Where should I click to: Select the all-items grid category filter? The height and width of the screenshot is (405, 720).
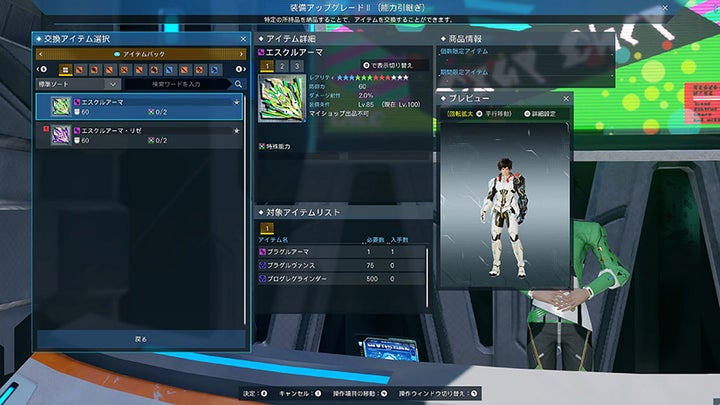[65, 70]
